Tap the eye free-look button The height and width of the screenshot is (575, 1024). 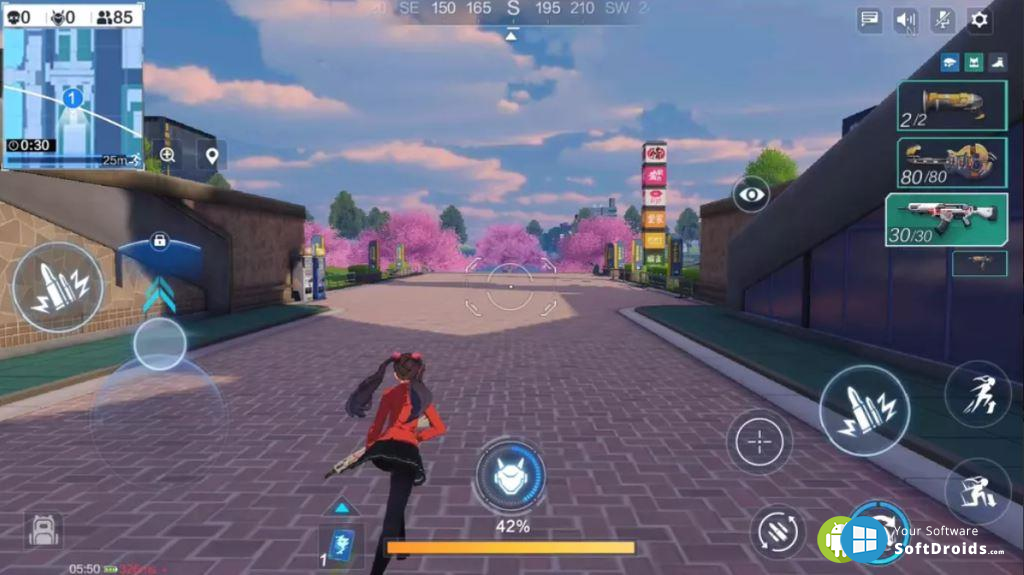(751, 193)
